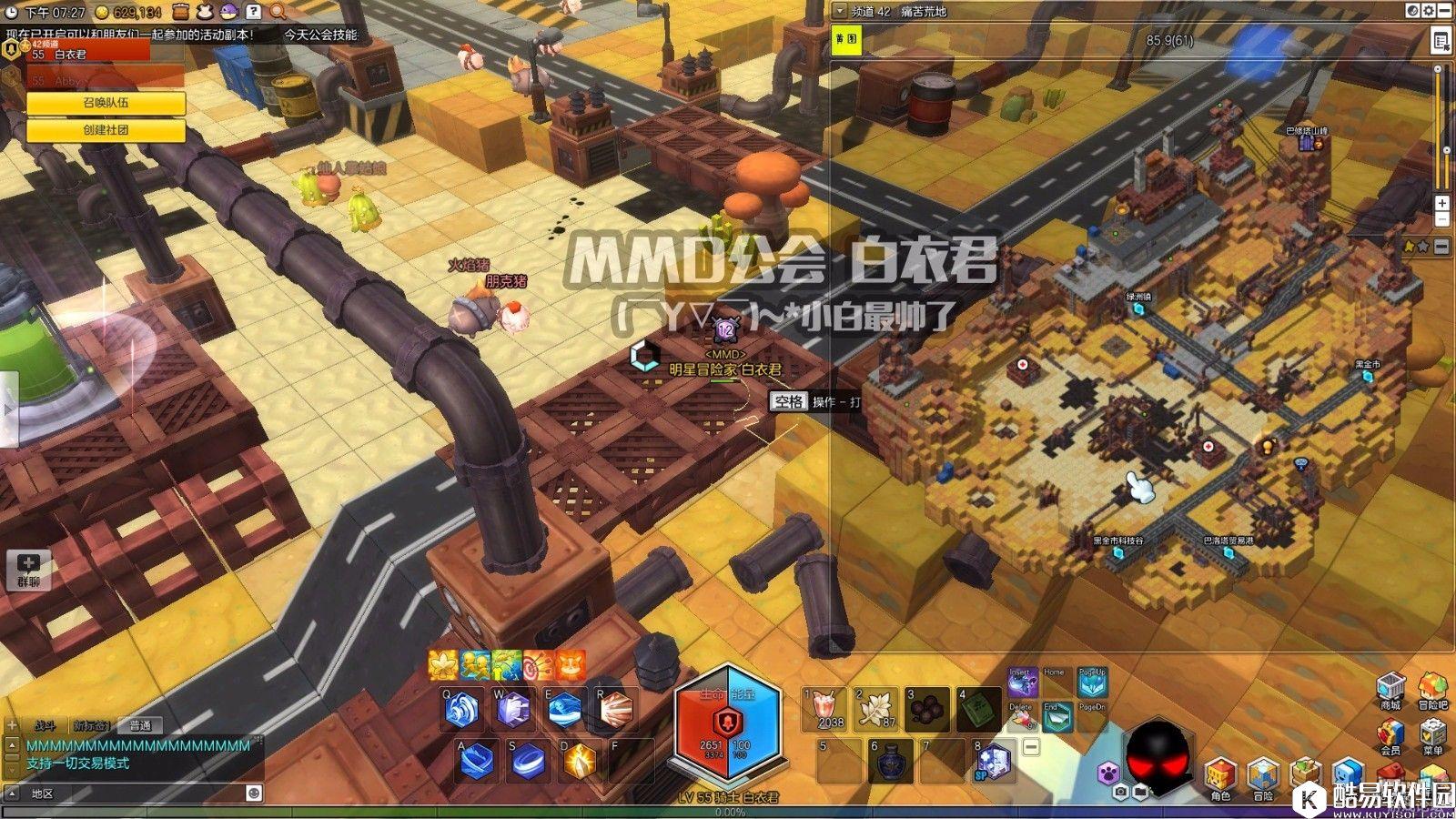Click the magnifying glass search icon
This screenshot has height=819, width=1456.
[x=278, y=12]
